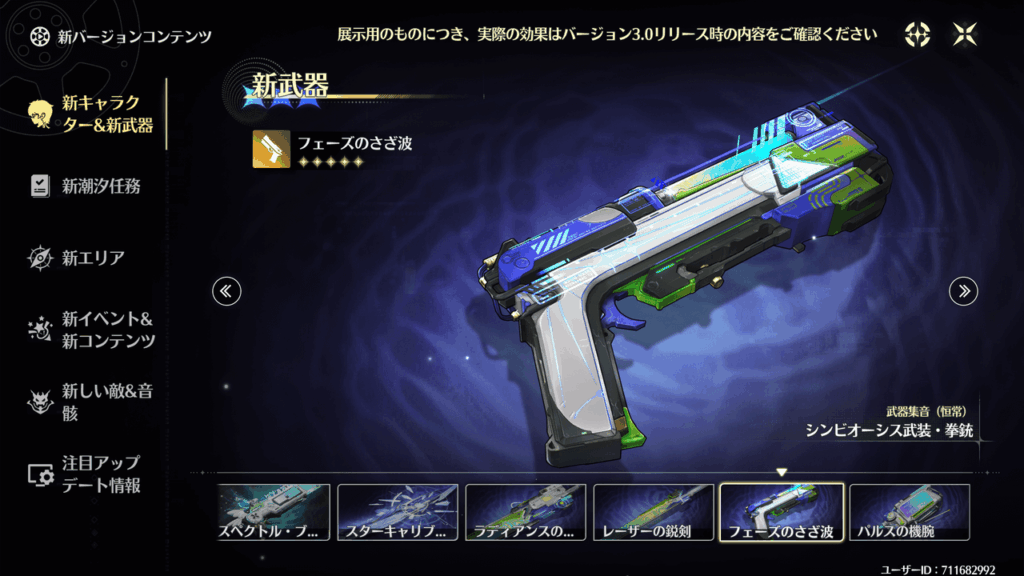This screenshot has height=576, width=1024.
Task: Select ラディアンスの weapon thumbnail
Action: pyautogui.click(x=525, y=512)
